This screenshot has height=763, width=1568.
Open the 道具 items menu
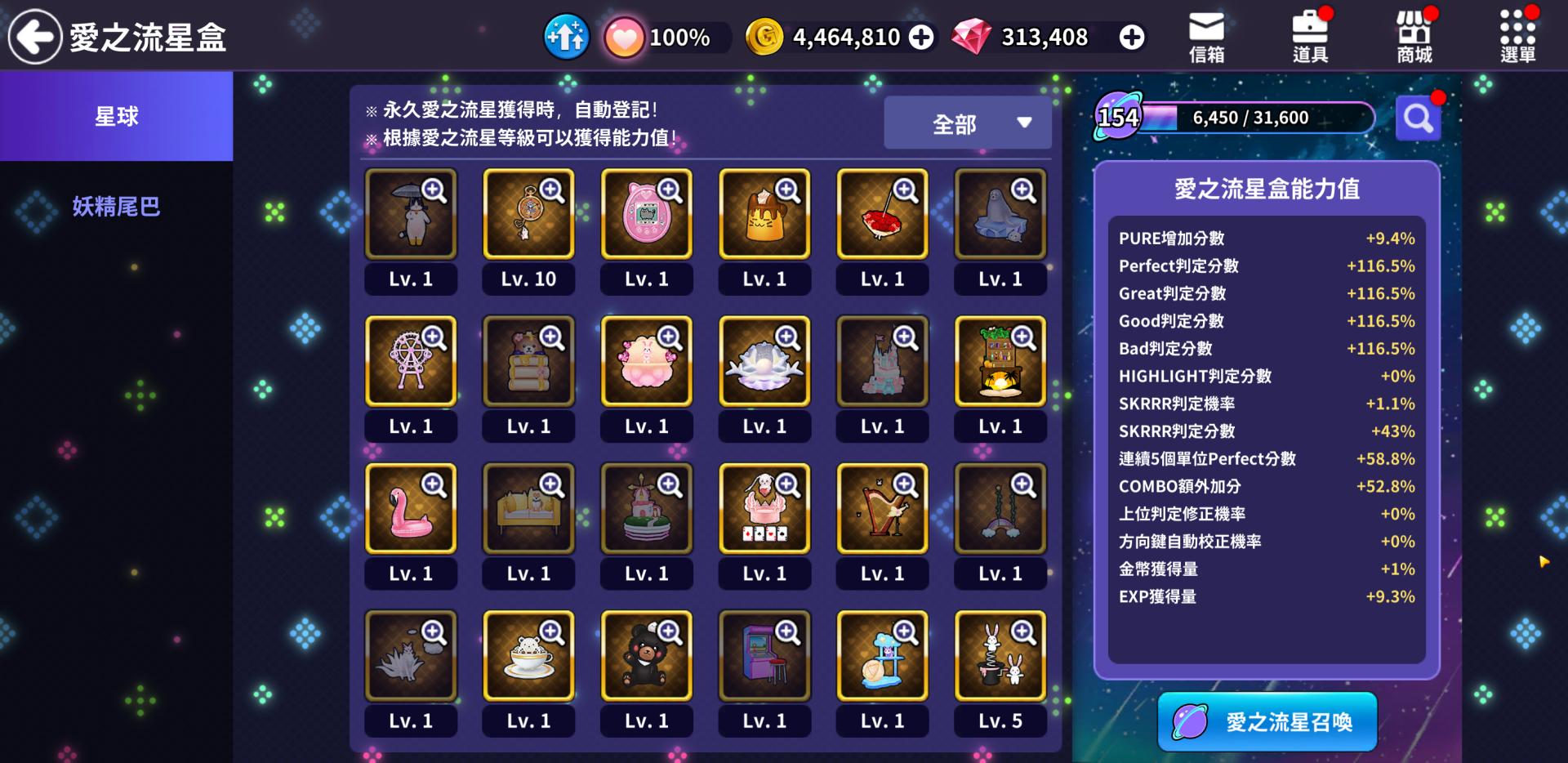[1310, 37]
